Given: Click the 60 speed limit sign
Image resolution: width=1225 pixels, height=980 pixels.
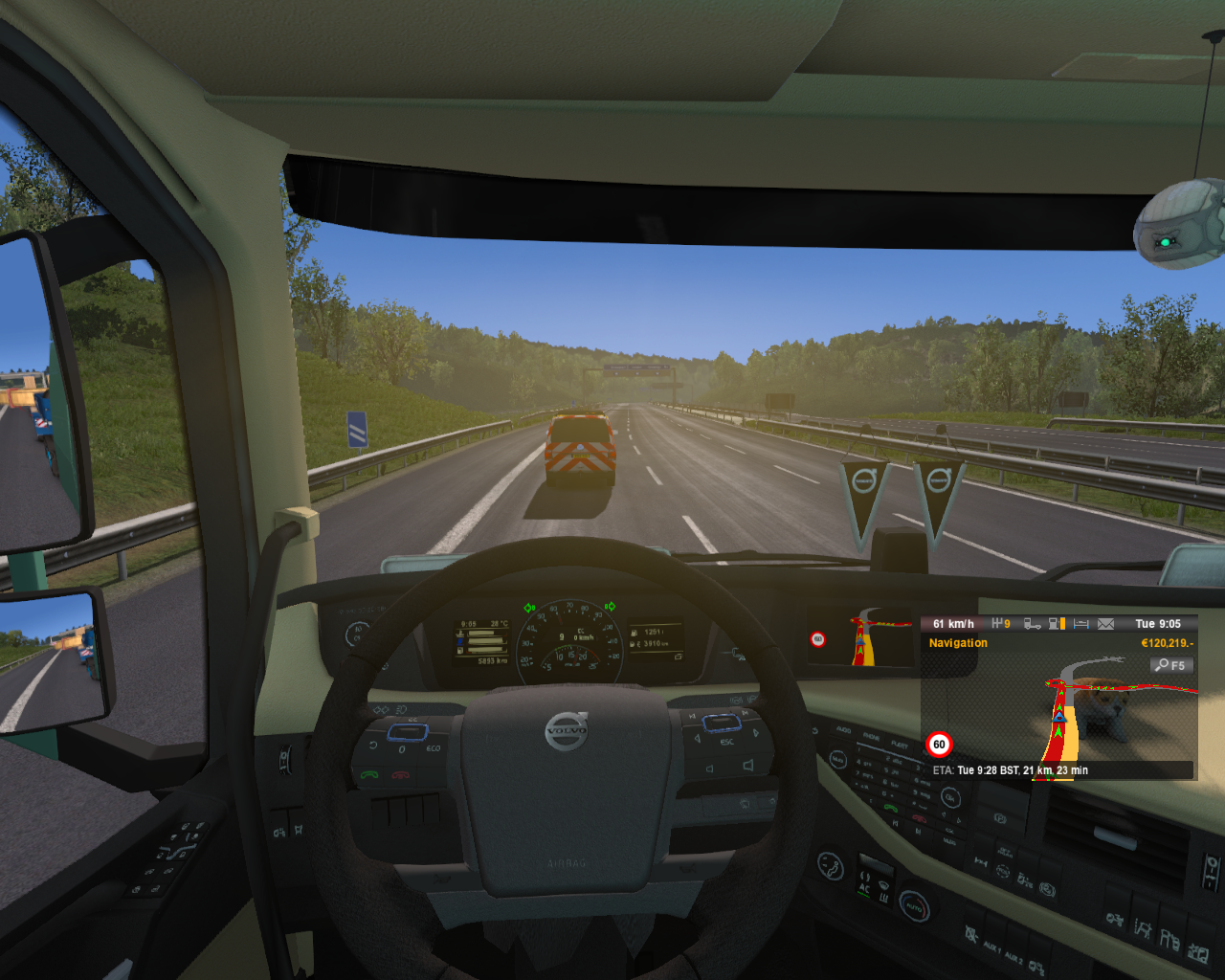Looking at the screenshot, I should (939, 745).
